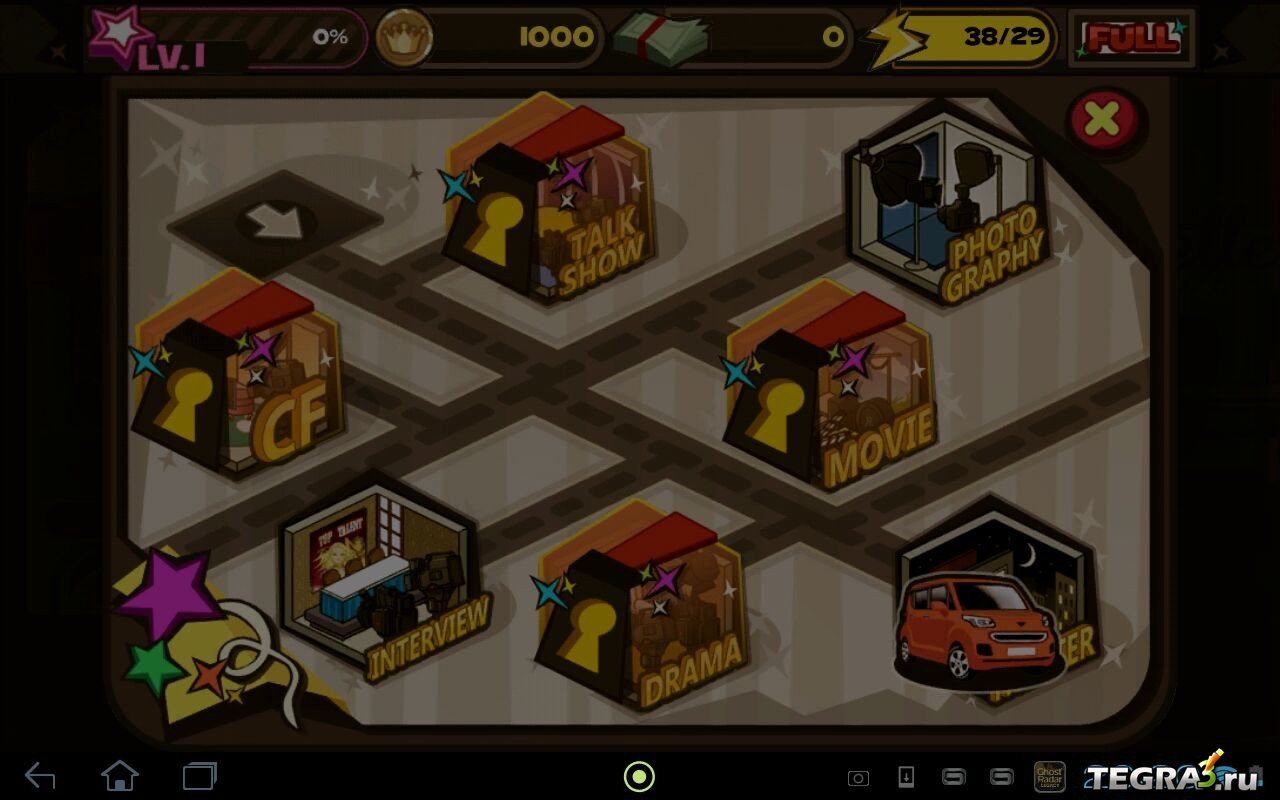Show recent apps
The height and width of the screenshot is (800, 1280).
tap(200, 775)
